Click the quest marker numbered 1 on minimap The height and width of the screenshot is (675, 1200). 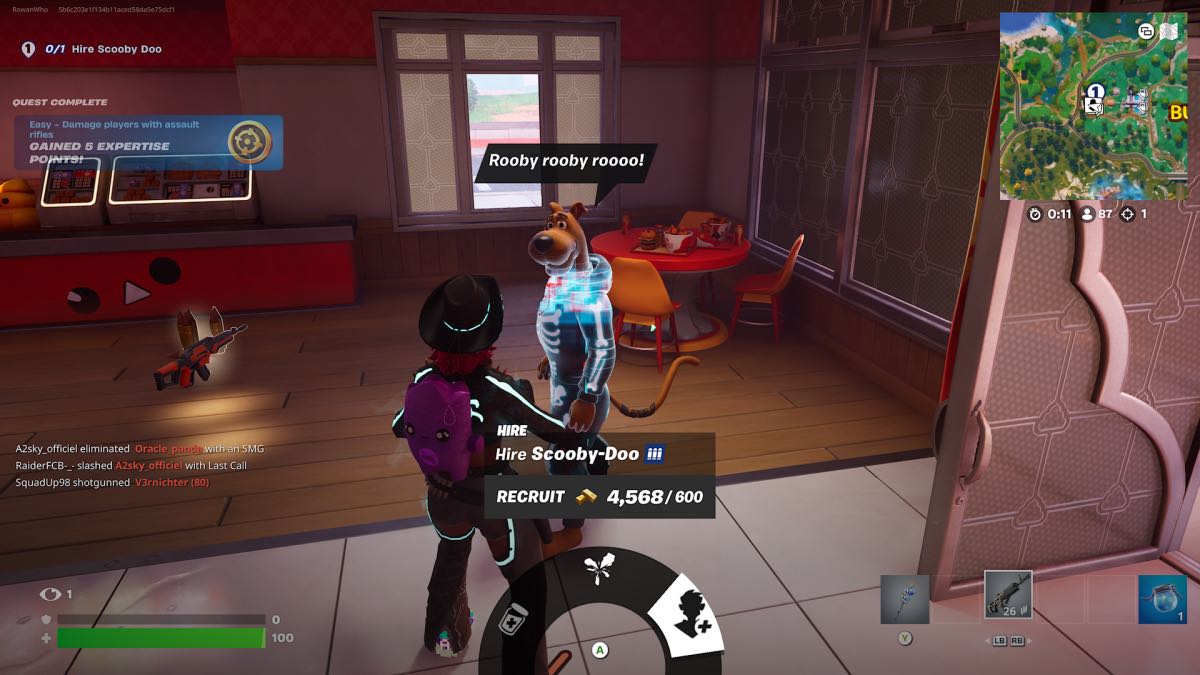coord(1095,92)
